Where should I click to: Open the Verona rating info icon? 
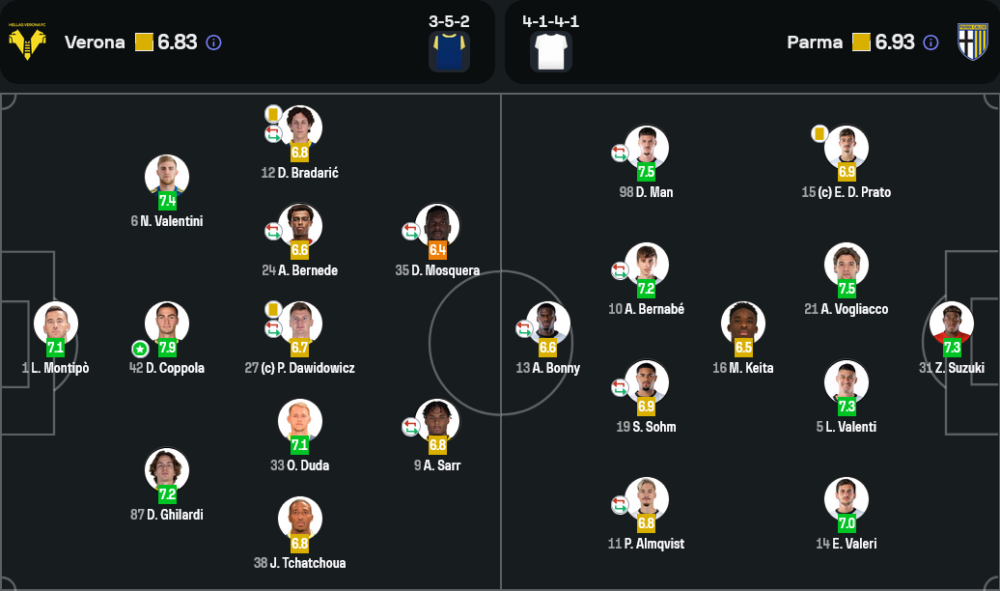point(213,43)
